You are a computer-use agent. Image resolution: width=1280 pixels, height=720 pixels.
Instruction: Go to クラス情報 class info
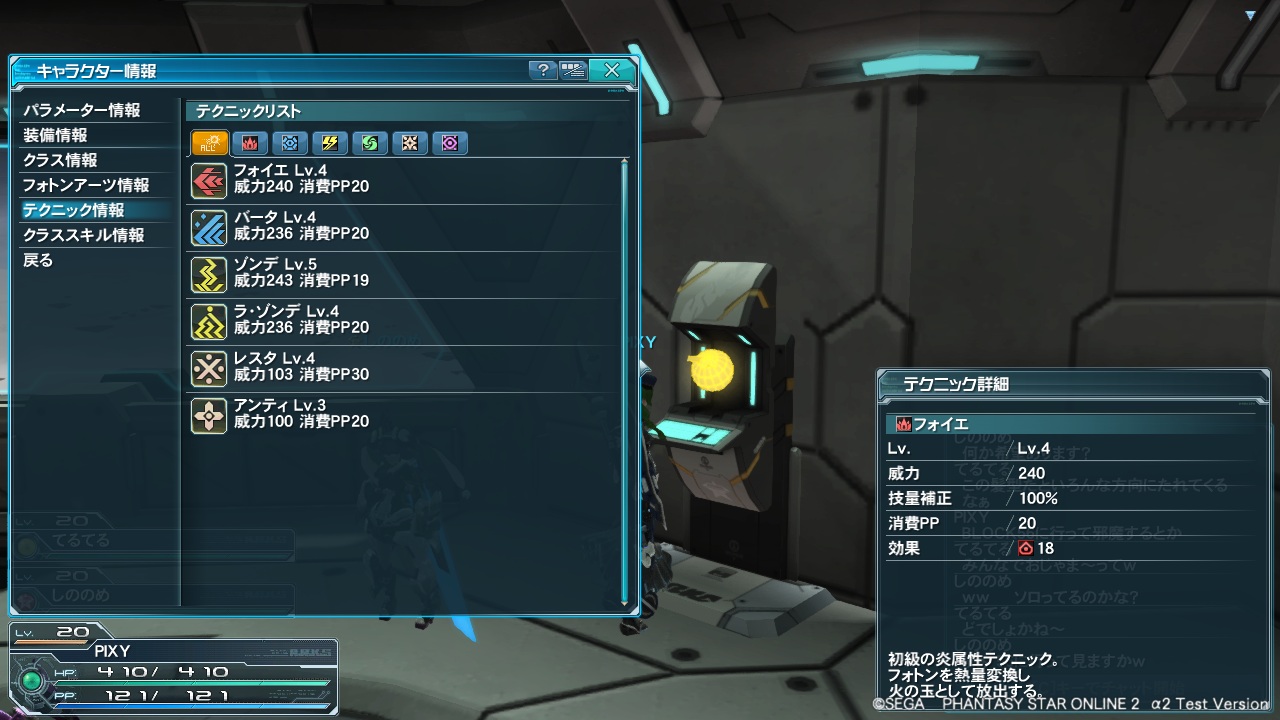click(x=60, y=160)
